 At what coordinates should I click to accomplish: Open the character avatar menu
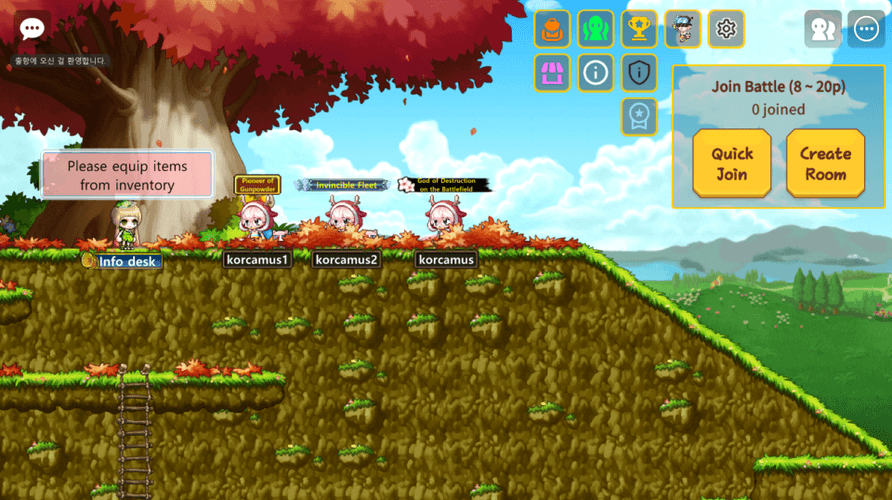(x=683, y=29)
